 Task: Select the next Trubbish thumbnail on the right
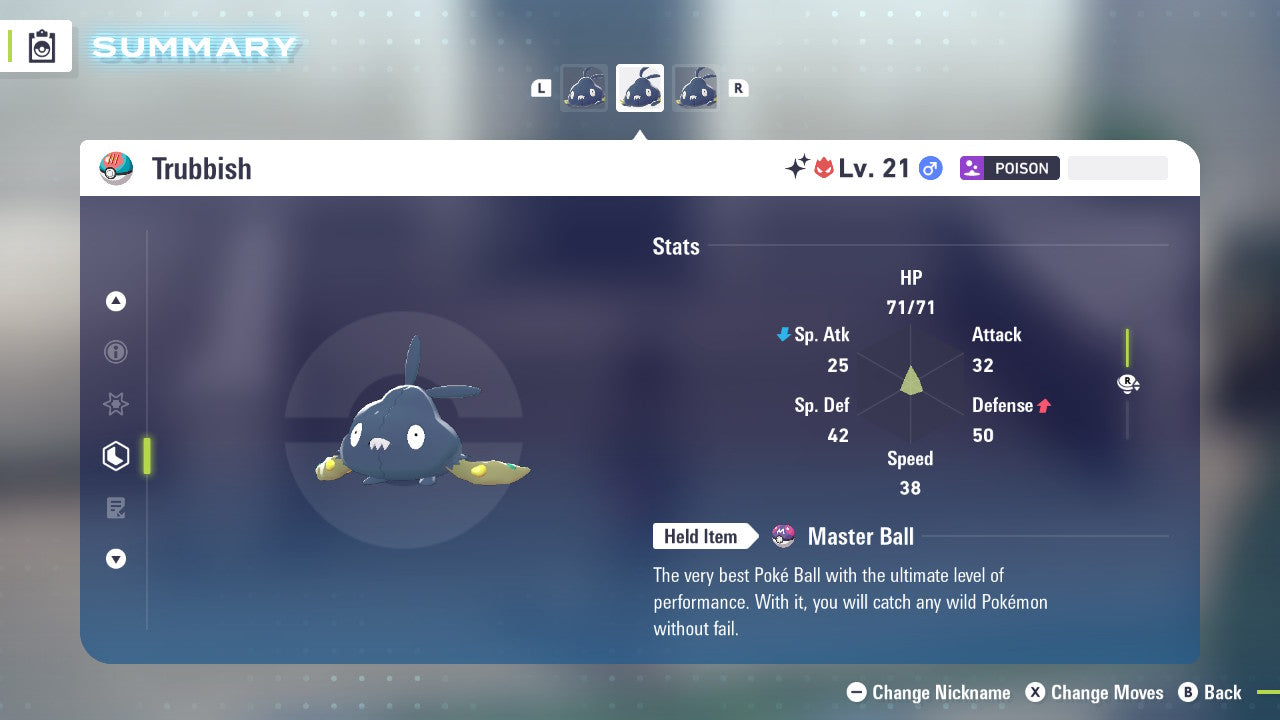coord(696,88)
